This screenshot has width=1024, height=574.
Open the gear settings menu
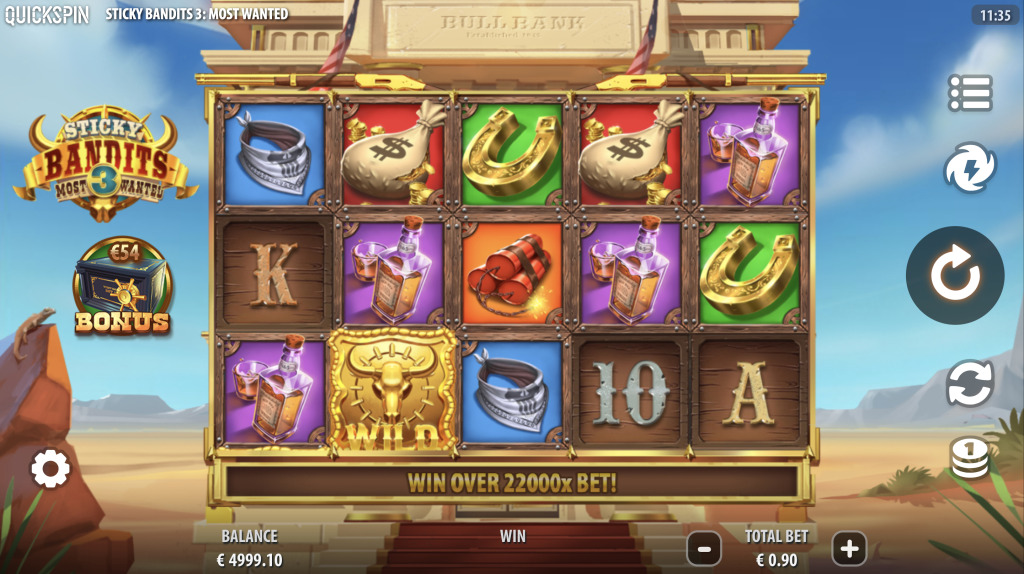coord(50,468)
